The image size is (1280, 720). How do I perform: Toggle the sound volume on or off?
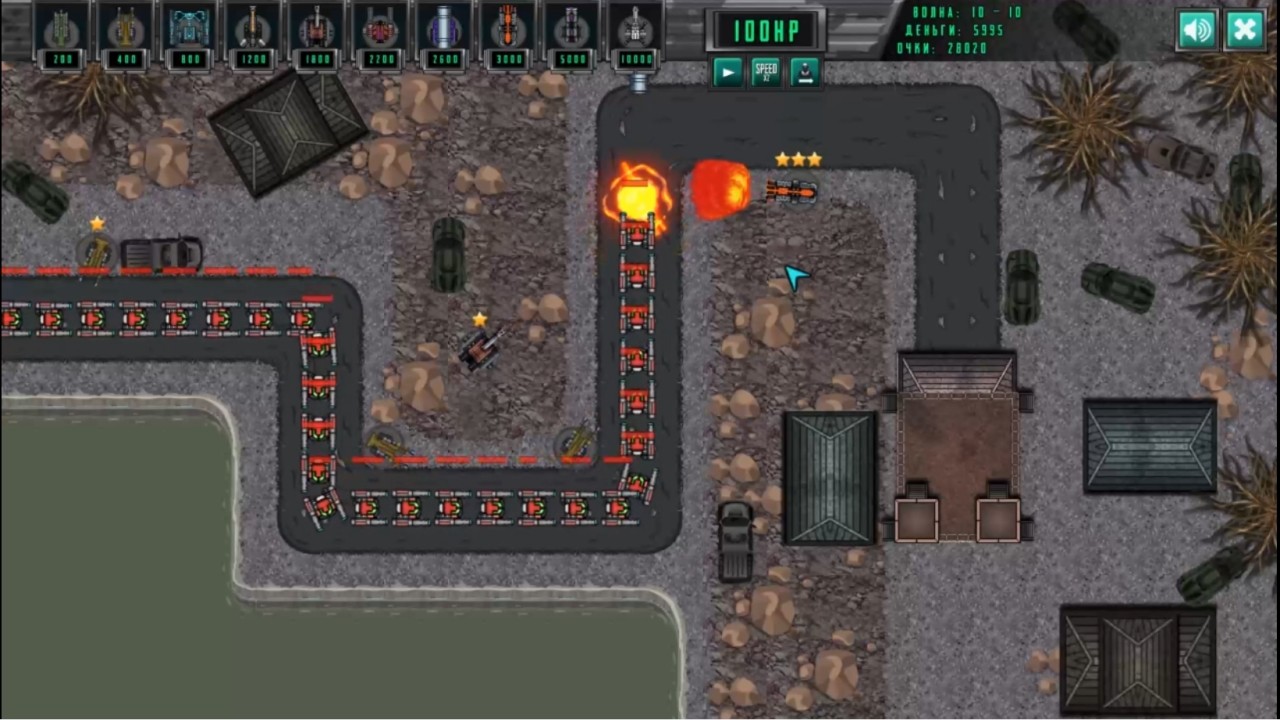(1197, 29)
